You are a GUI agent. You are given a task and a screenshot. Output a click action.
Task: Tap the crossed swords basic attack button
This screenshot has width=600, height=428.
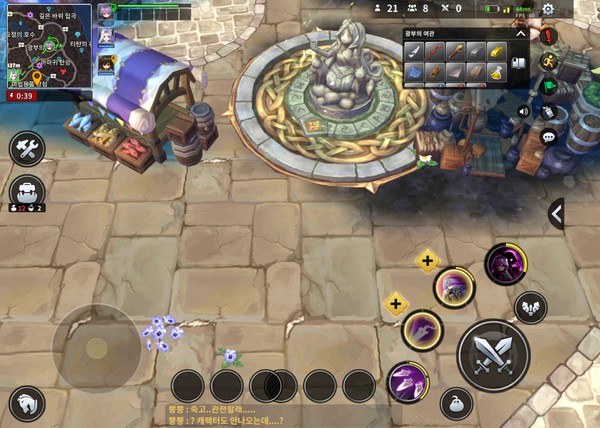493,352
